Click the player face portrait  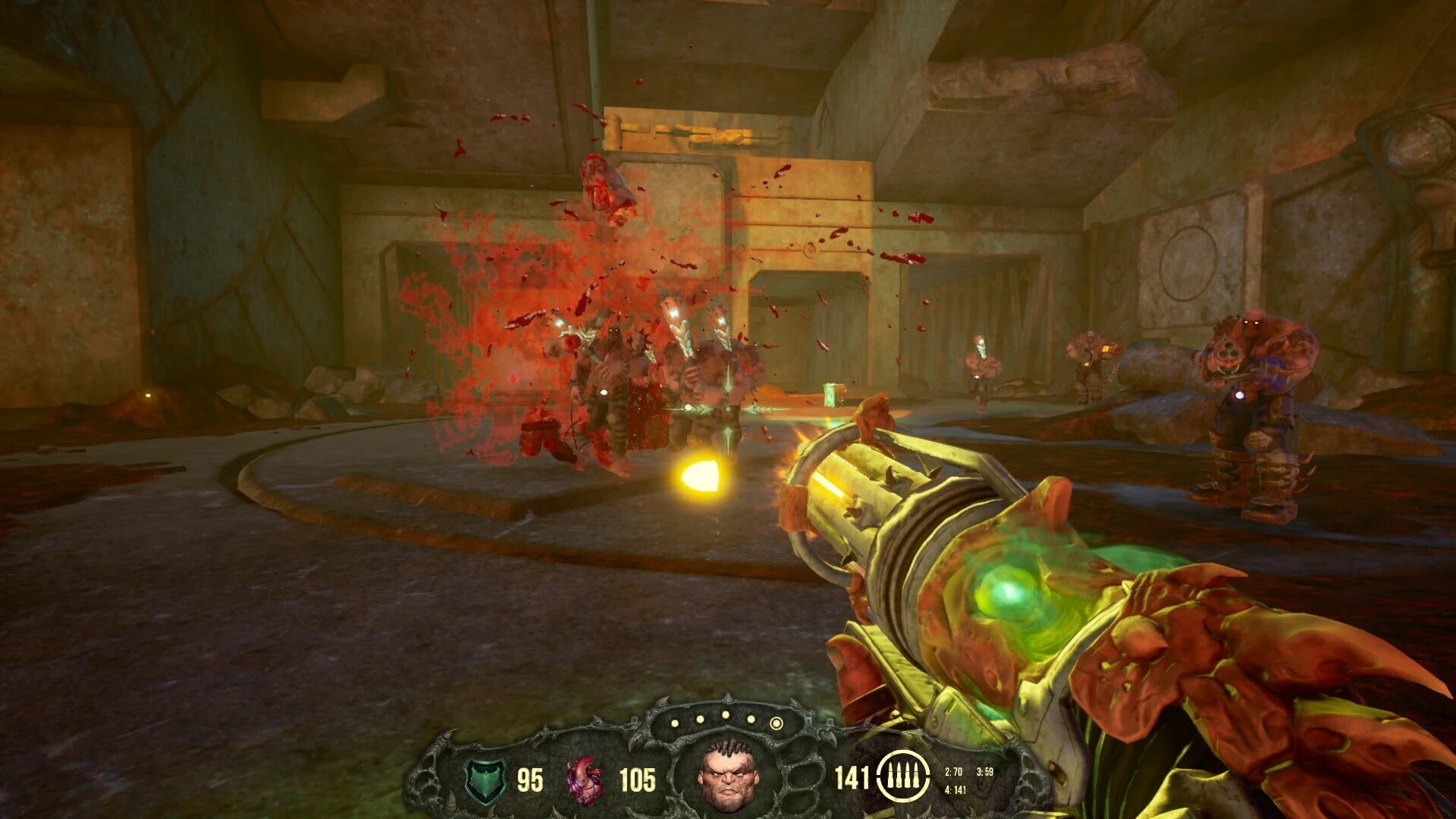[728, 775]
